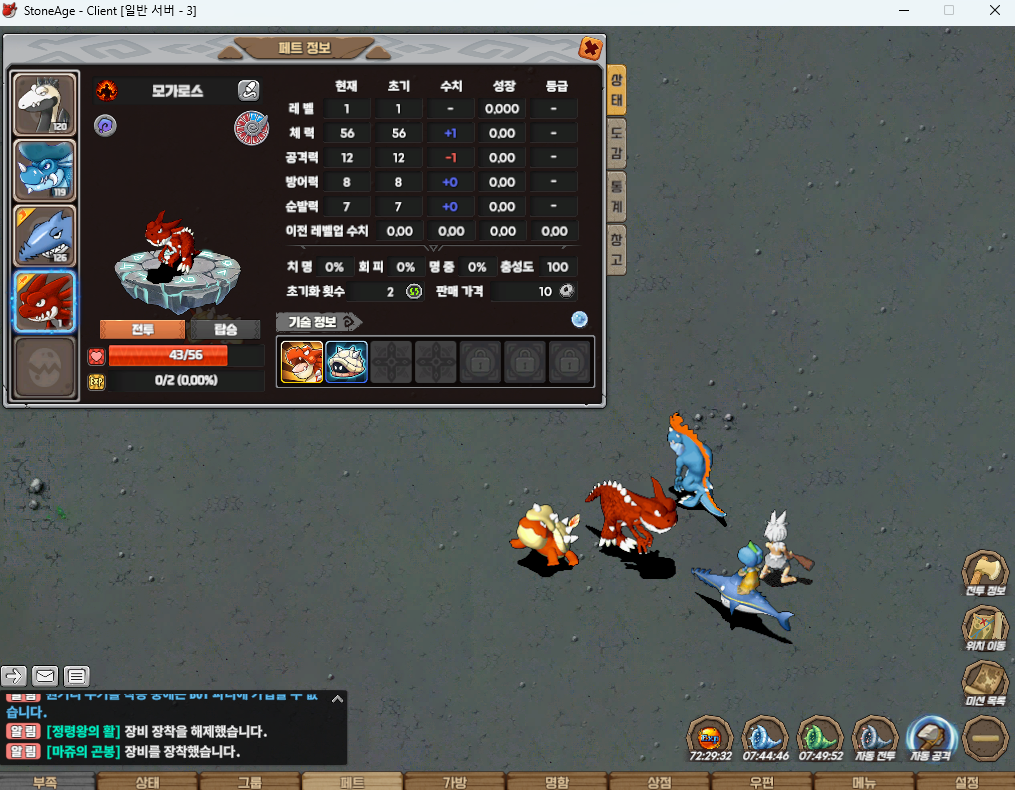Choose the gray shark pet level 126
Image resolution: width=1015 pixels, height=790 pixels.
(44, 236)
